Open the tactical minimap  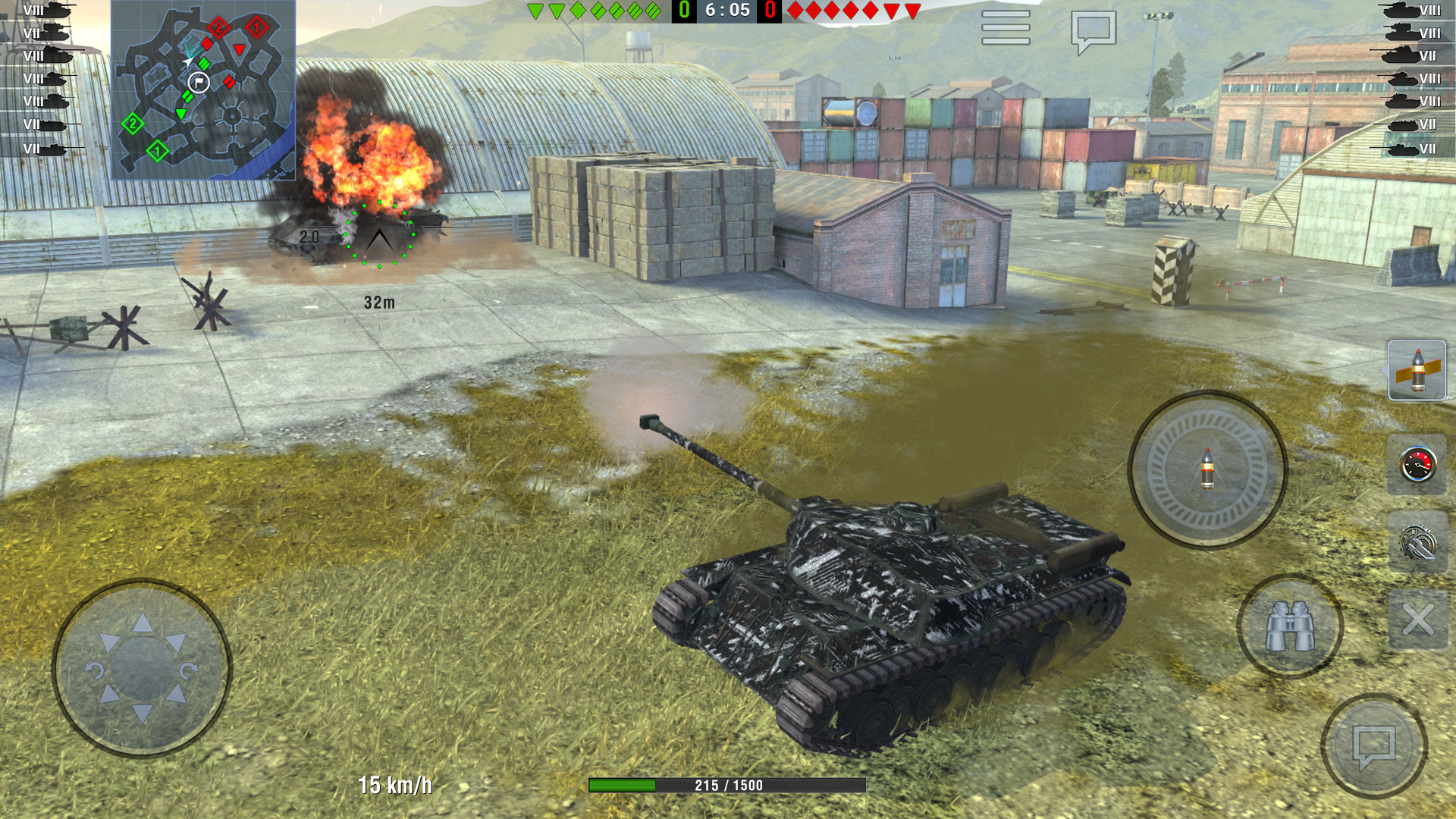[x=203, y=90]
